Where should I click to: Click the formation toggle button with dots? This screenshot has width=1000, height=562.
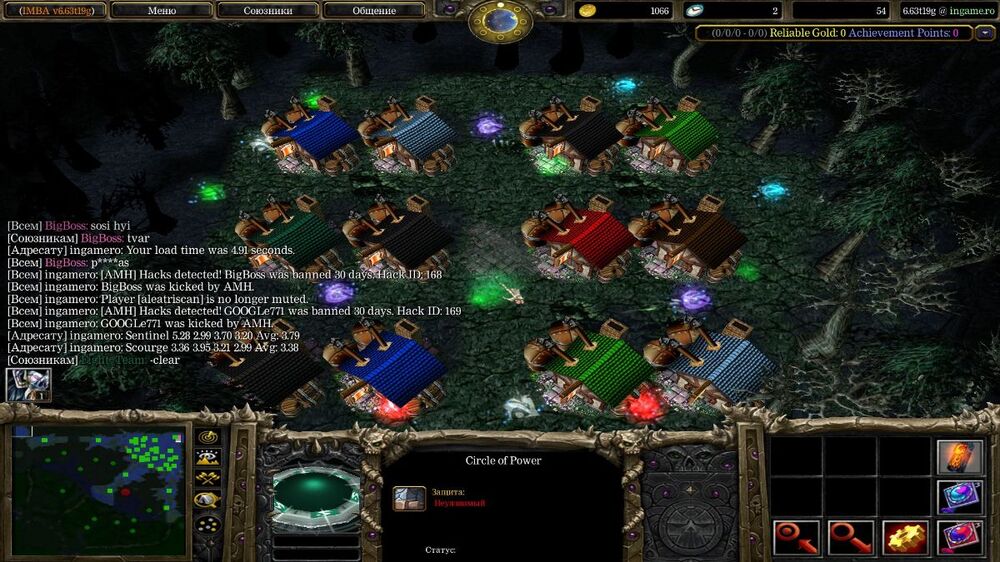click(208, 524)
